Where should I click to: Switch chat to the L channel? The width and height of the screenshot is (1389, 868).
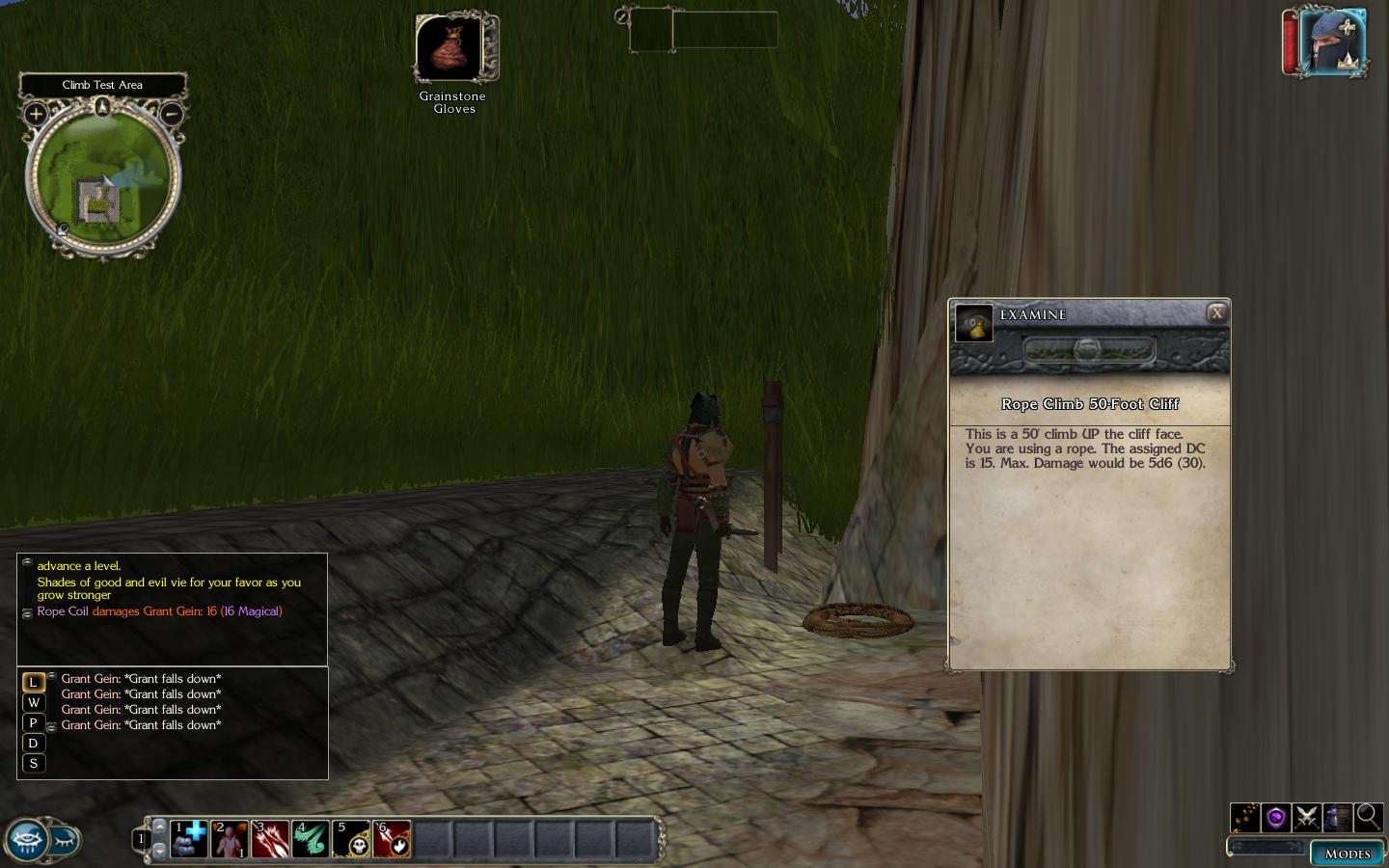click(33, 682)
